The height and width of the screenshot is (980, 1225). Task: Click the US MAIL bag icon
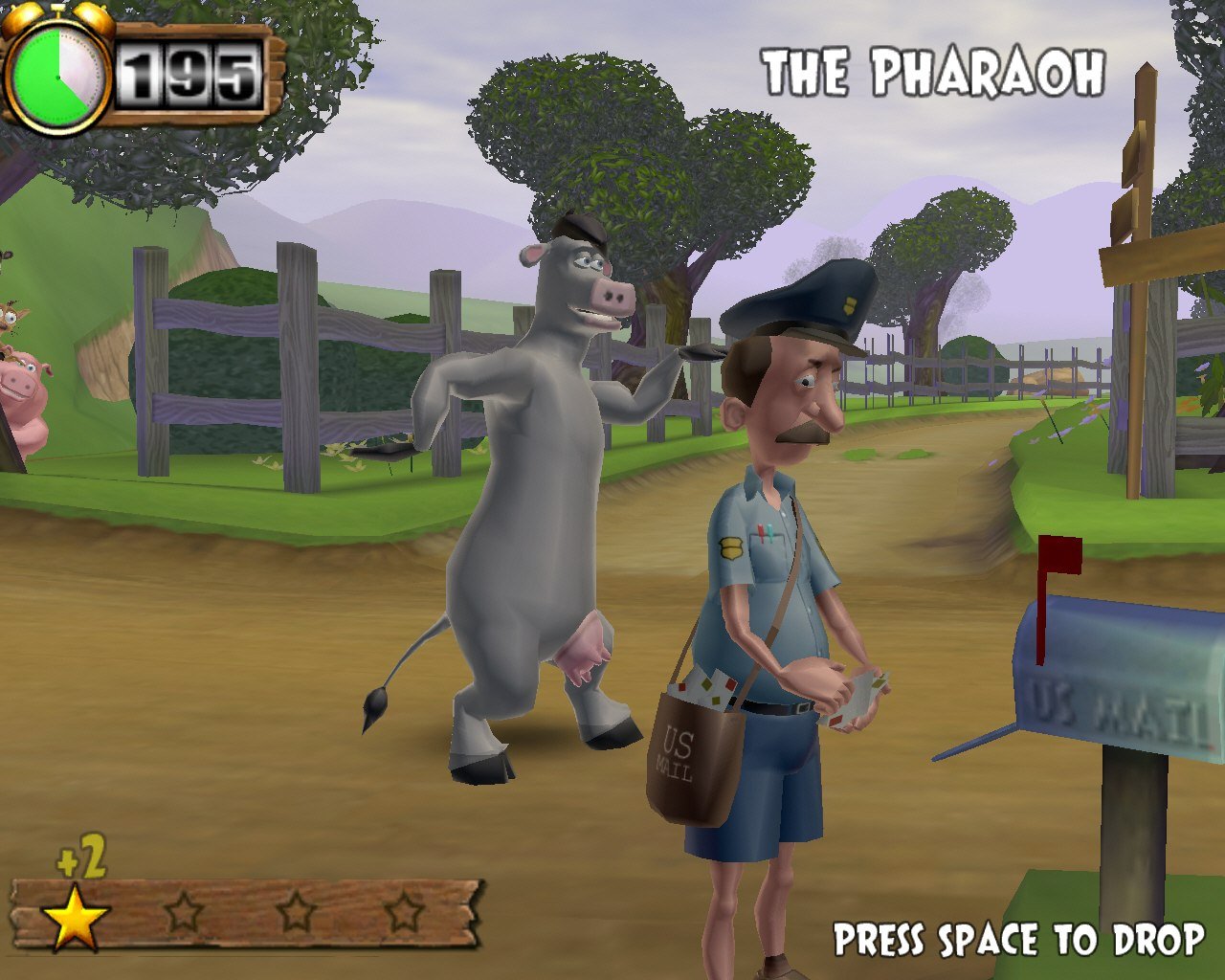point(694,756)
